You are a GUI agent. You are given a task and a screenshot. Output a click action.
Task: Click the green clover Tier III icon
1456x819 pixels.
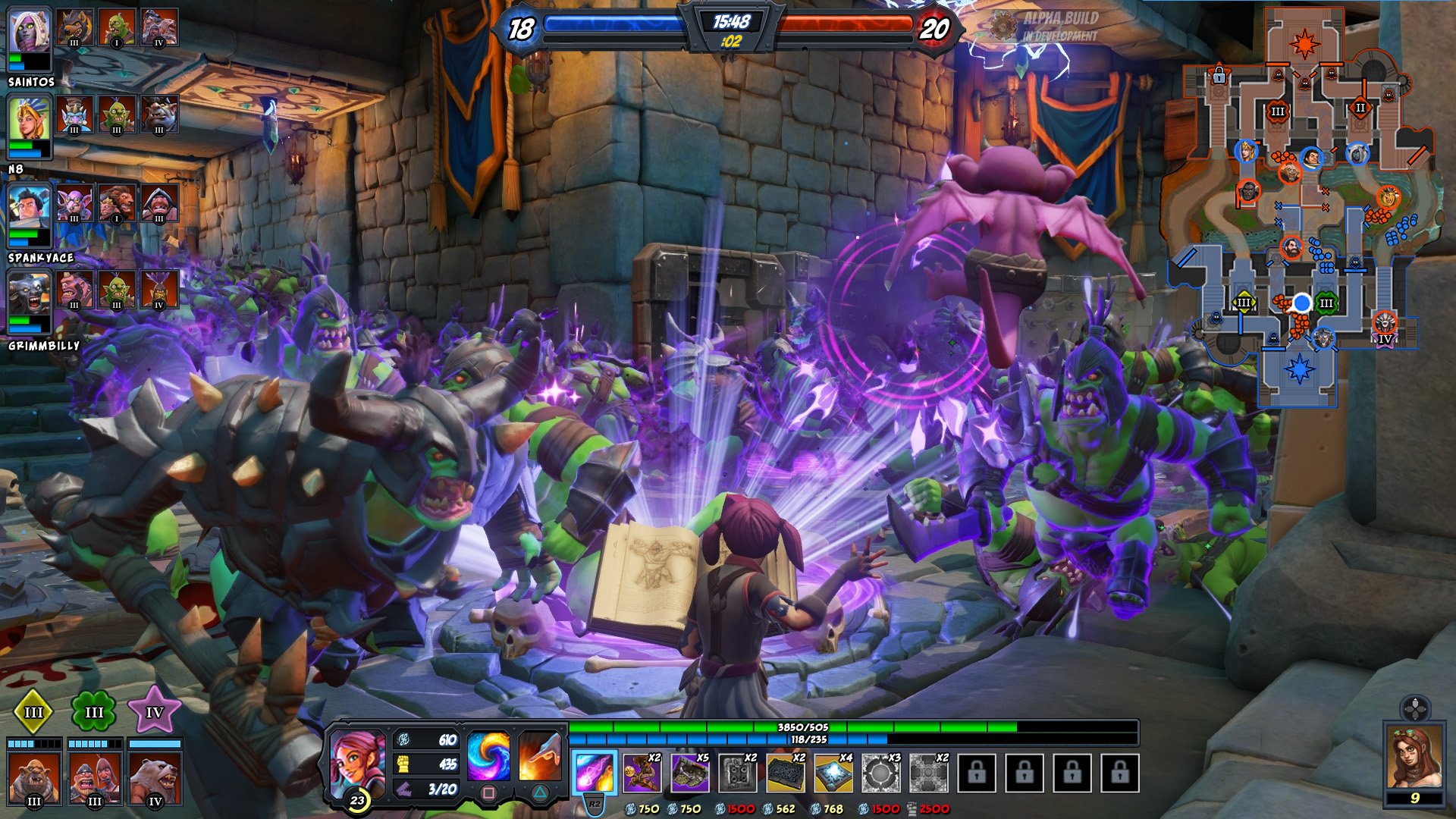pyautogui.click(x=93, y=711)
